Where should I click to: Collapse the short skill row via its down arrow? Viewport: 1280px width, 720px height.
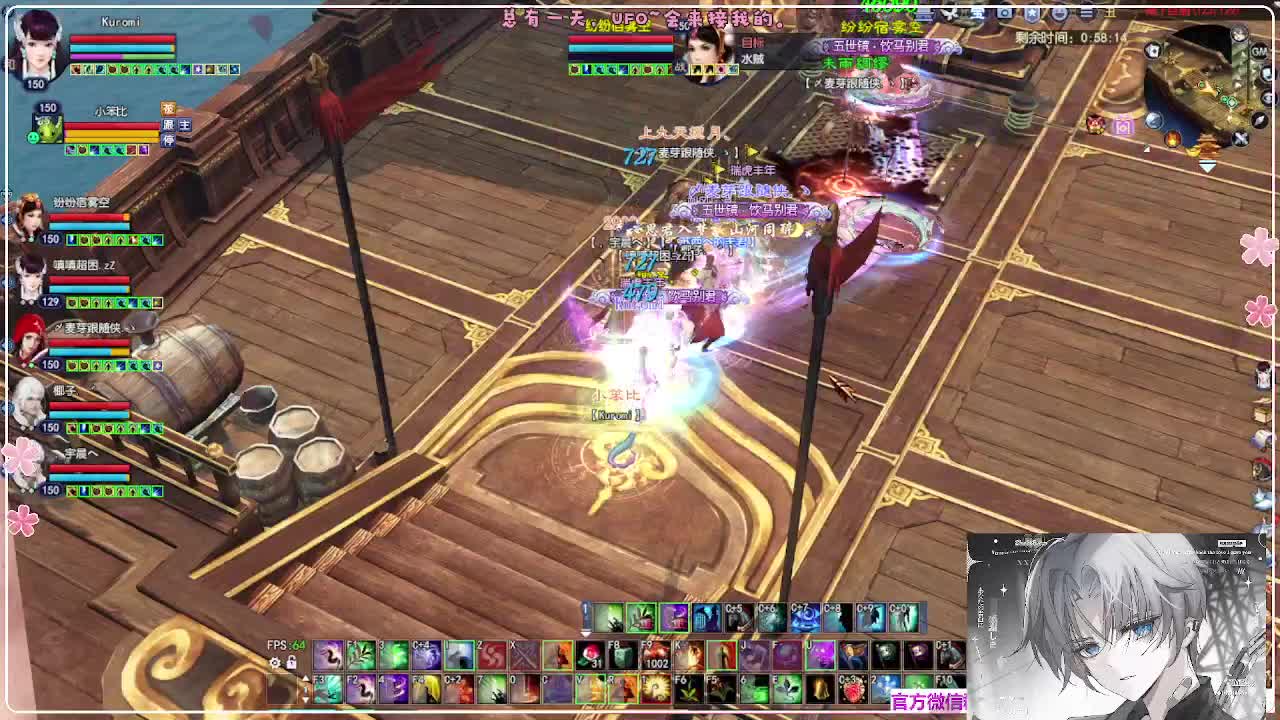pos(584,634)
